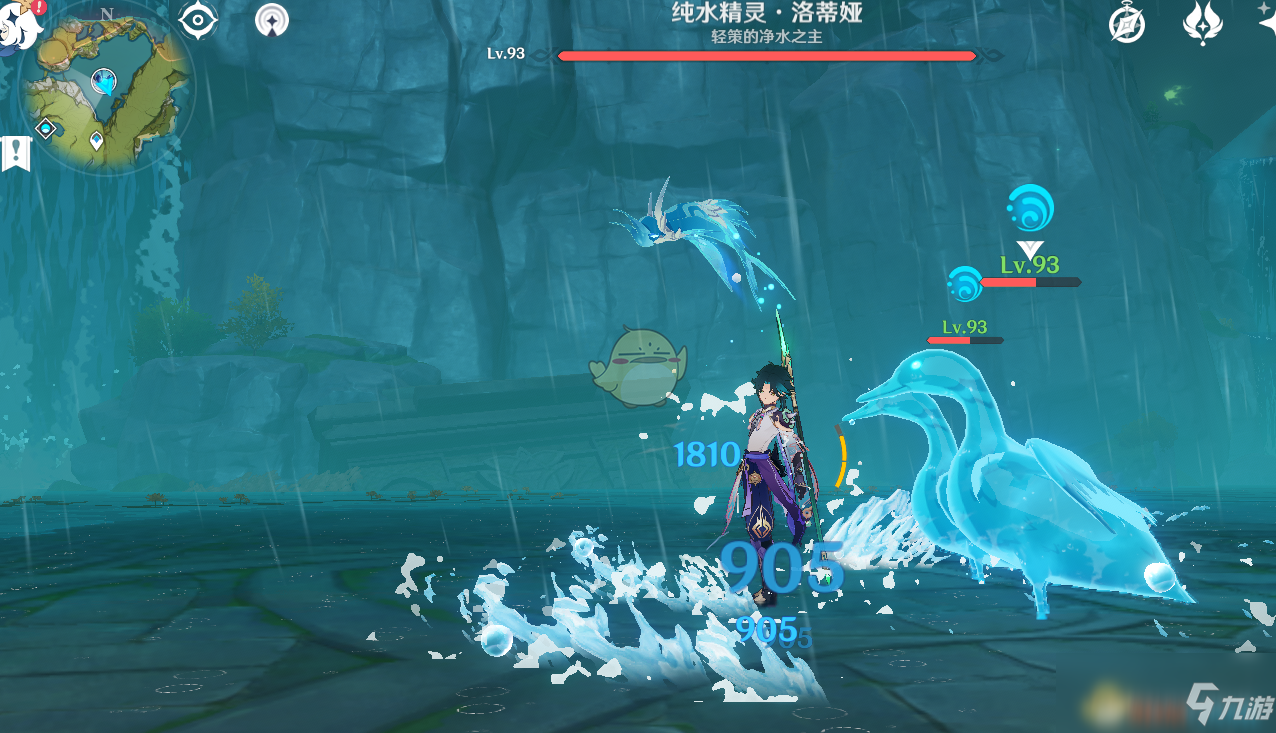Open the winged battle pass icon

(x=1202, y=23)
